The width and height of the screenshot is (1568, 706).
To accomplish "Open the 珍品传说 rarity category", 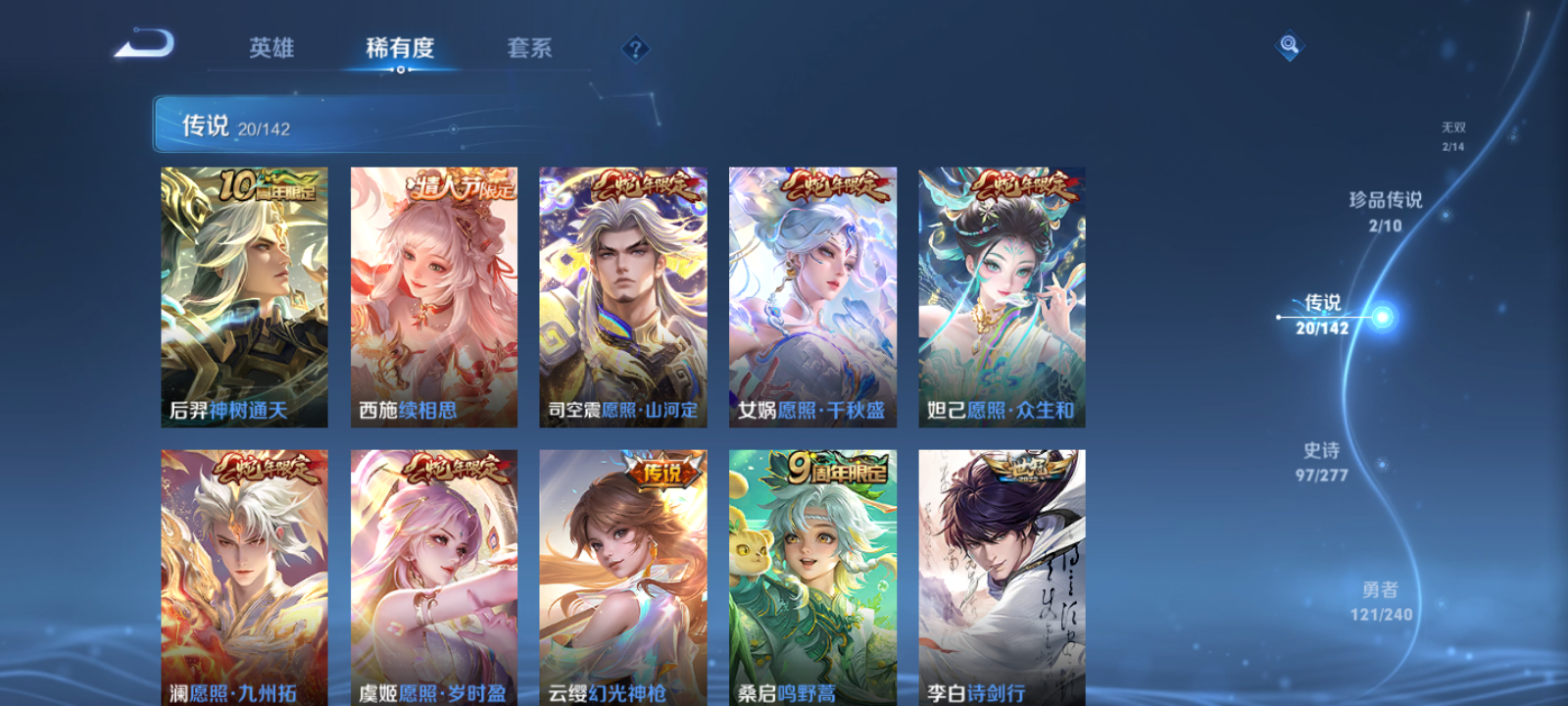I will click(x=1387, y=211).
